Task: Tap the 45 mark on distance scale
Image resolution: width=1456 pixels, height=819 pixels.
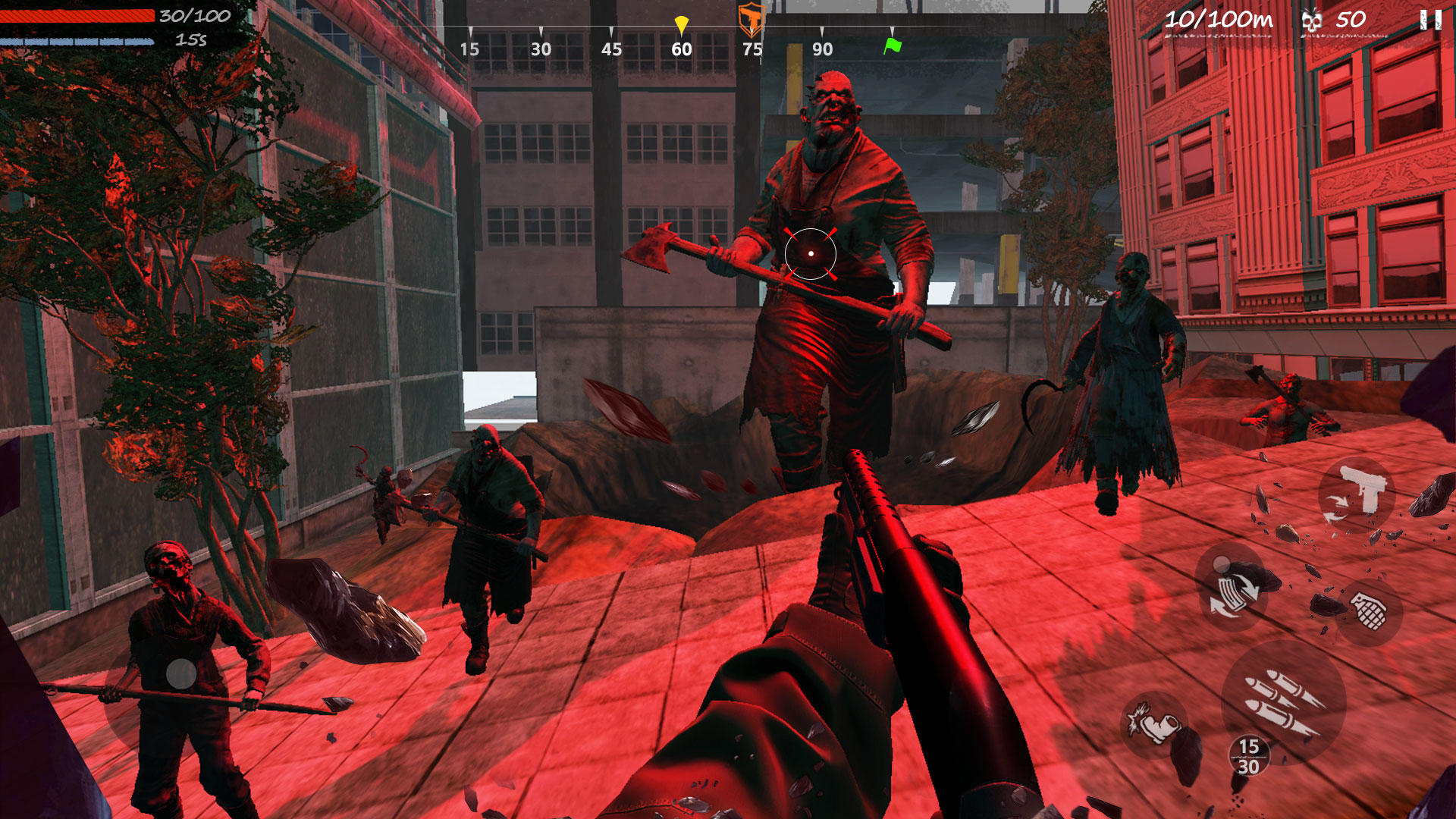Action: click(x=611, y=49)
